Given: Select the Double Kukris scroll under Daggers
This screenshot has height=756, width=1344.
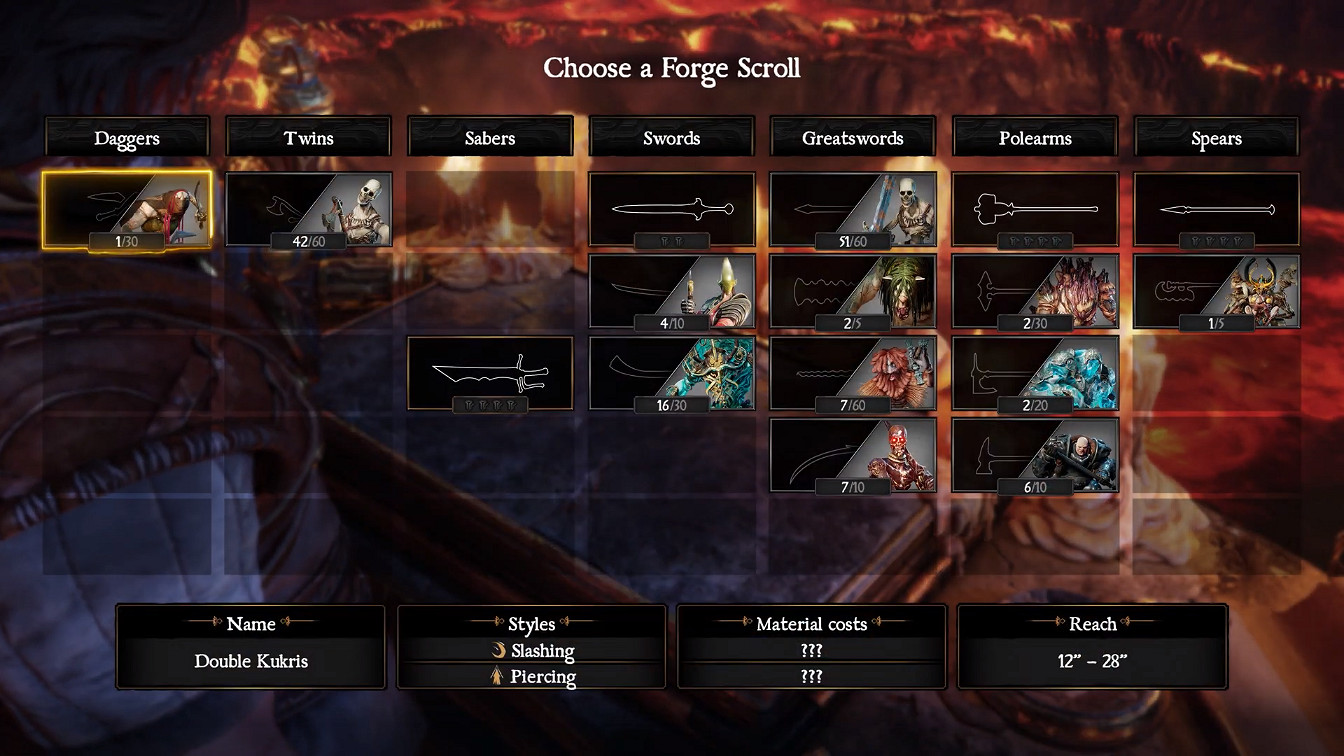Looking at the screenshot, I should 128,208.
